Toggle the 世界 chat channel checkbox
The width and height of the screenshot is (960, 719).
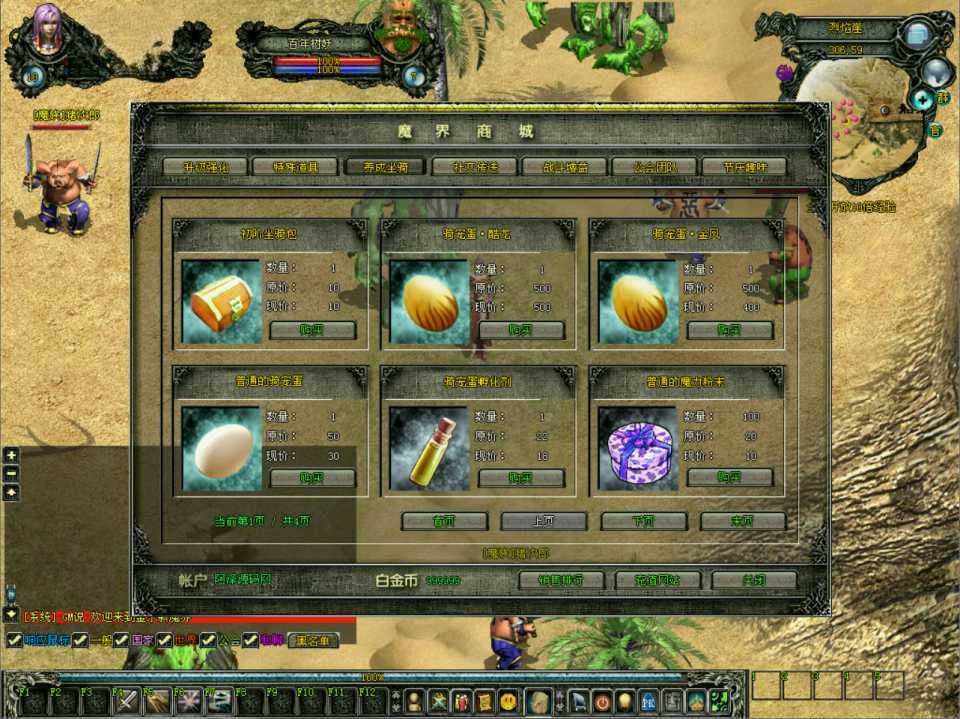pyautogui.click(x=164, y=640)
